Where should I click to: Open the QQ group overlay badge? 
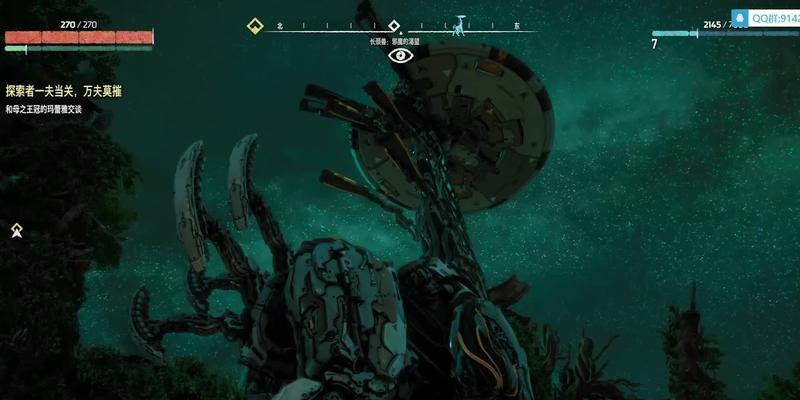[765, 17]
